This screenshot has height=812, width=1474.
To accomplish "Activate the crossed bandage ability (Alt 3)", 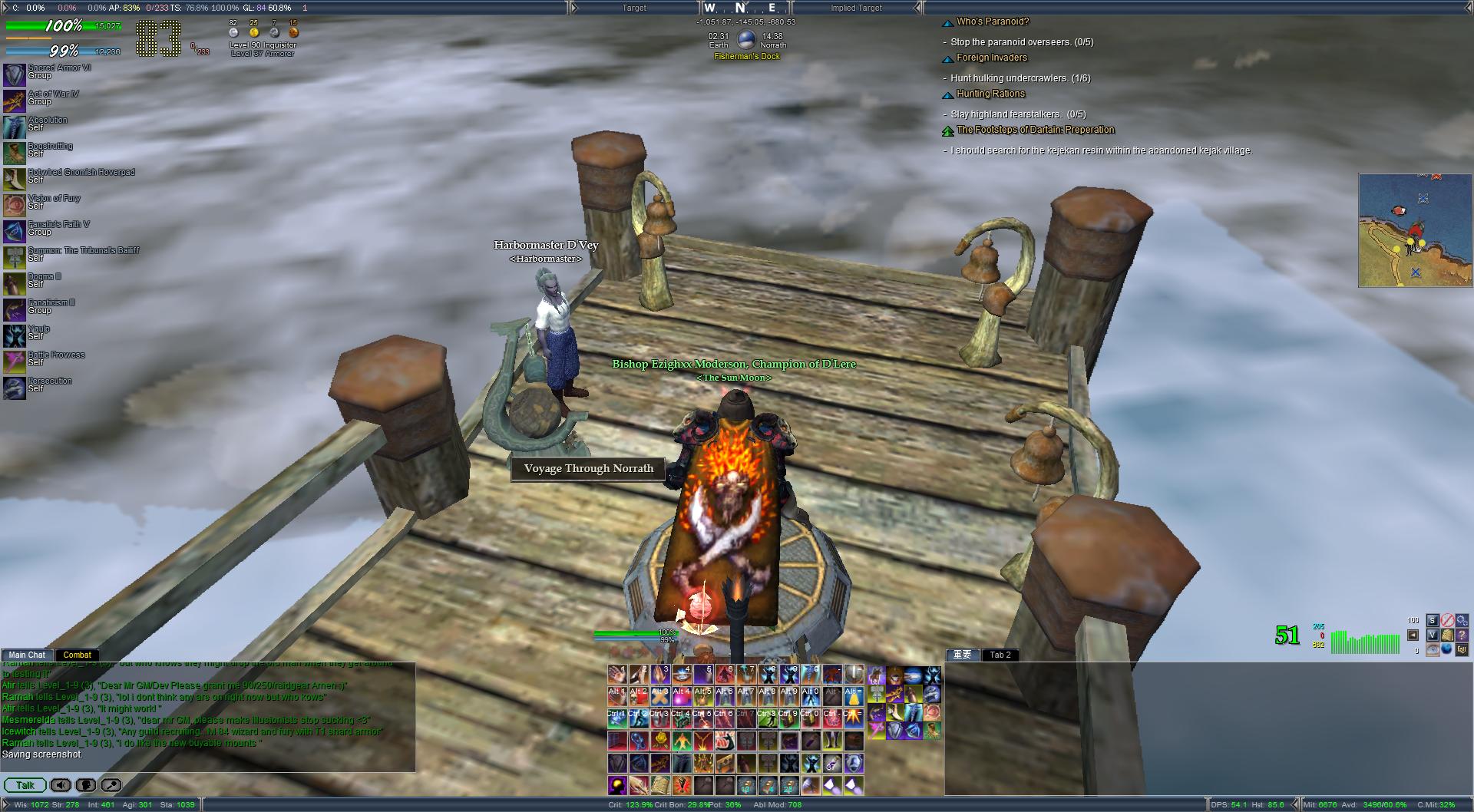I will coord(661,697).
